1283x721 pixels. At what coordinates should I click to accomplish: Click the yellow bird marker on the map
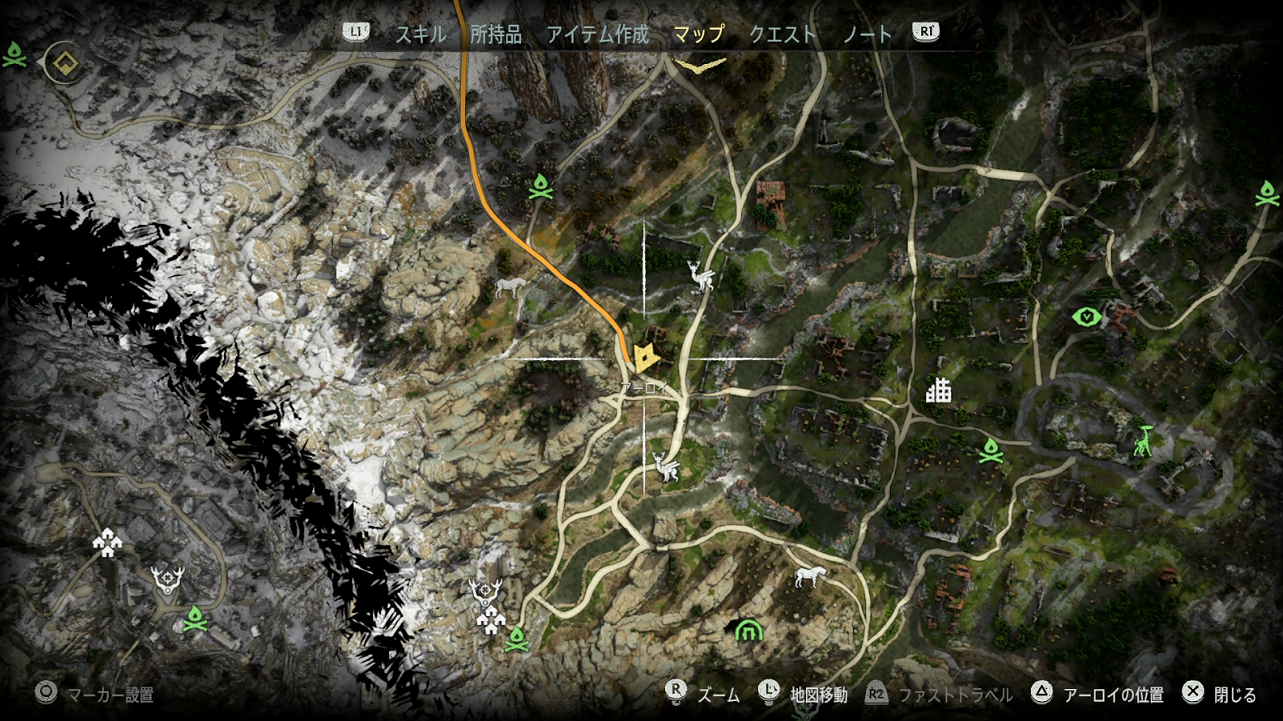coord(700,64)
